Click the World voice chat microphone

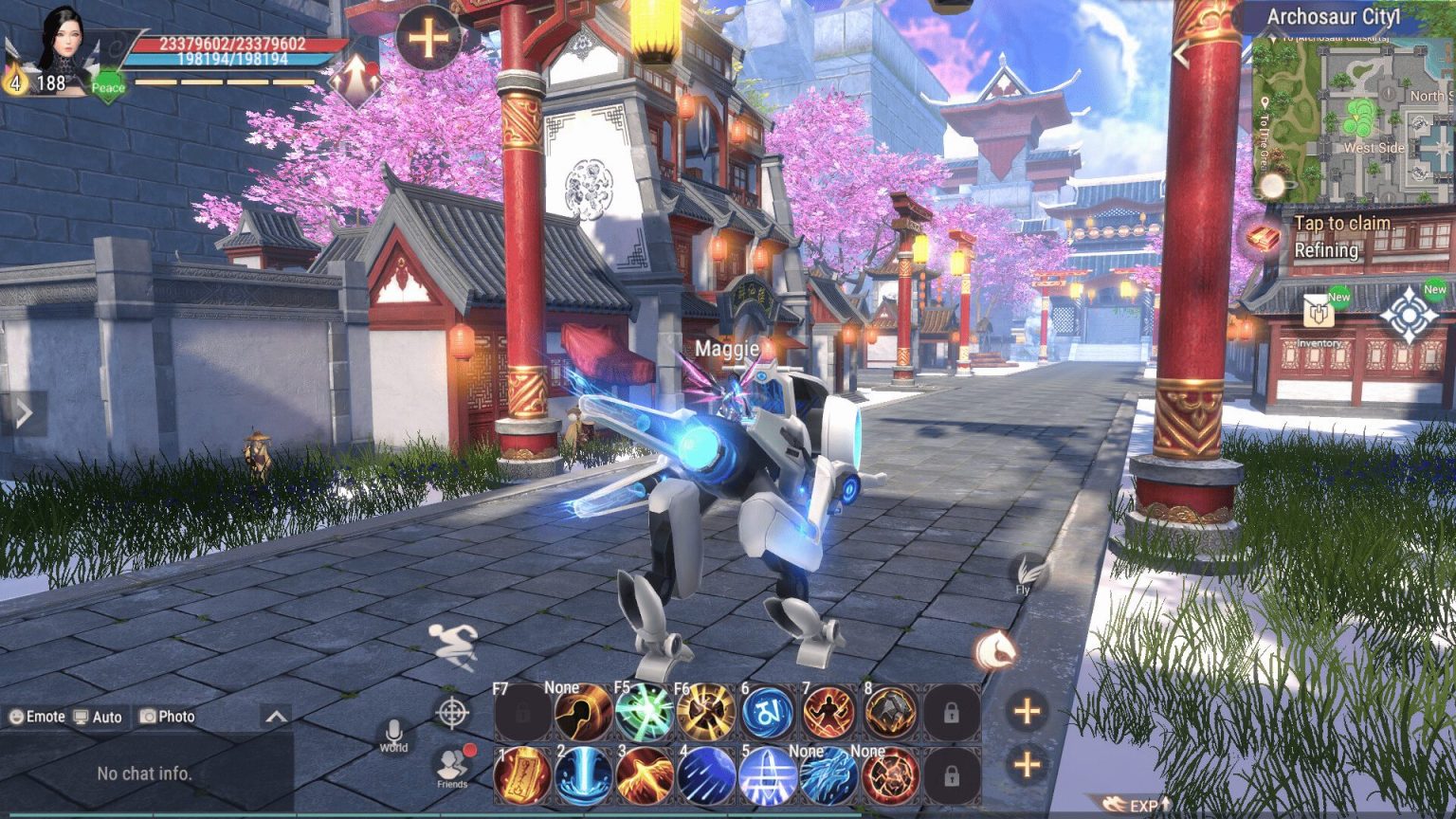pos(393,732)
